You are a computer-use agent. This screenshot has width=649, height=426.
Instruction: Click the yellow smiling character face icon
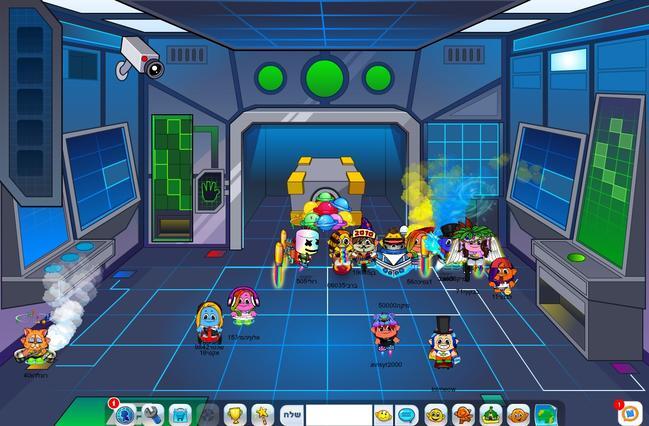point(435,414)
